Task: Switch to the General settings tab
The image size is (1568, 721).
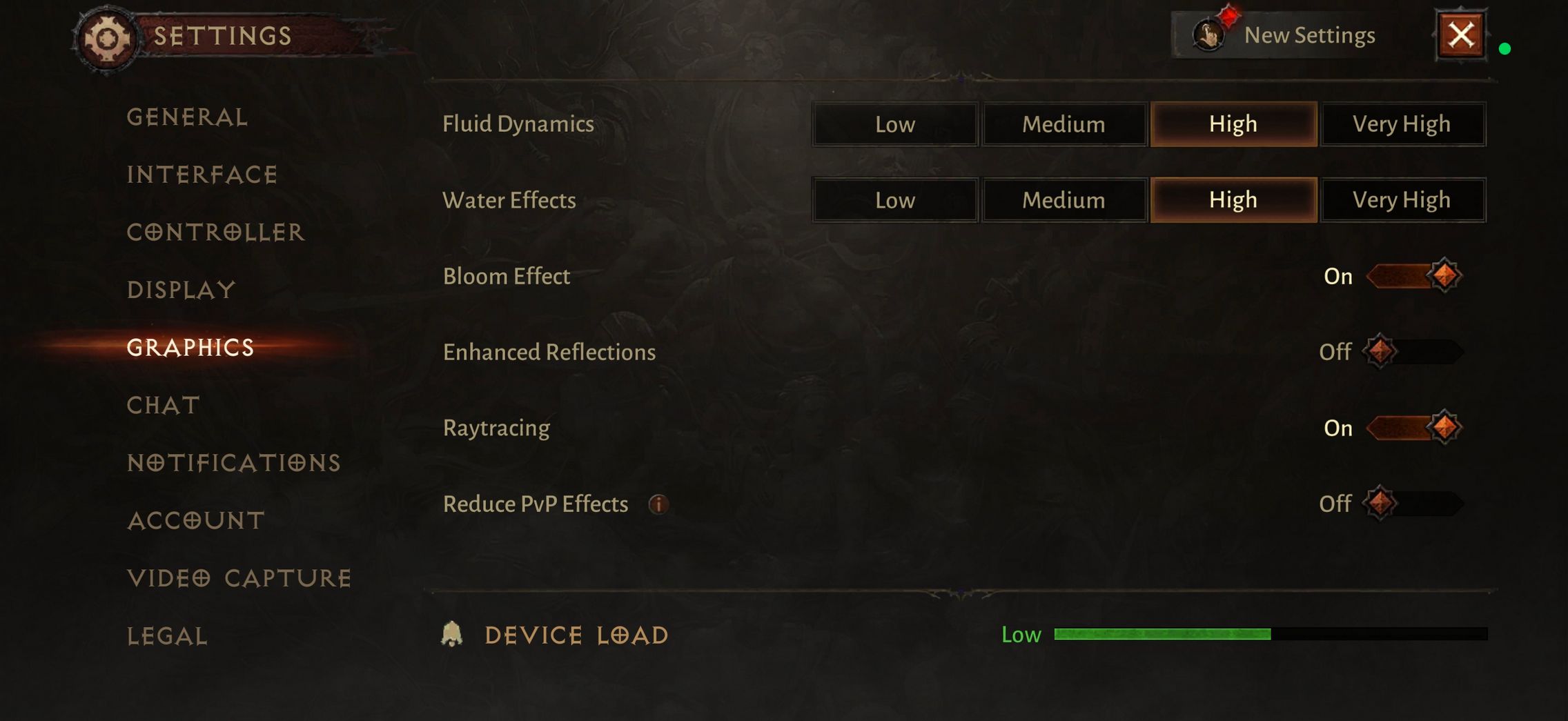Action: 187,117
